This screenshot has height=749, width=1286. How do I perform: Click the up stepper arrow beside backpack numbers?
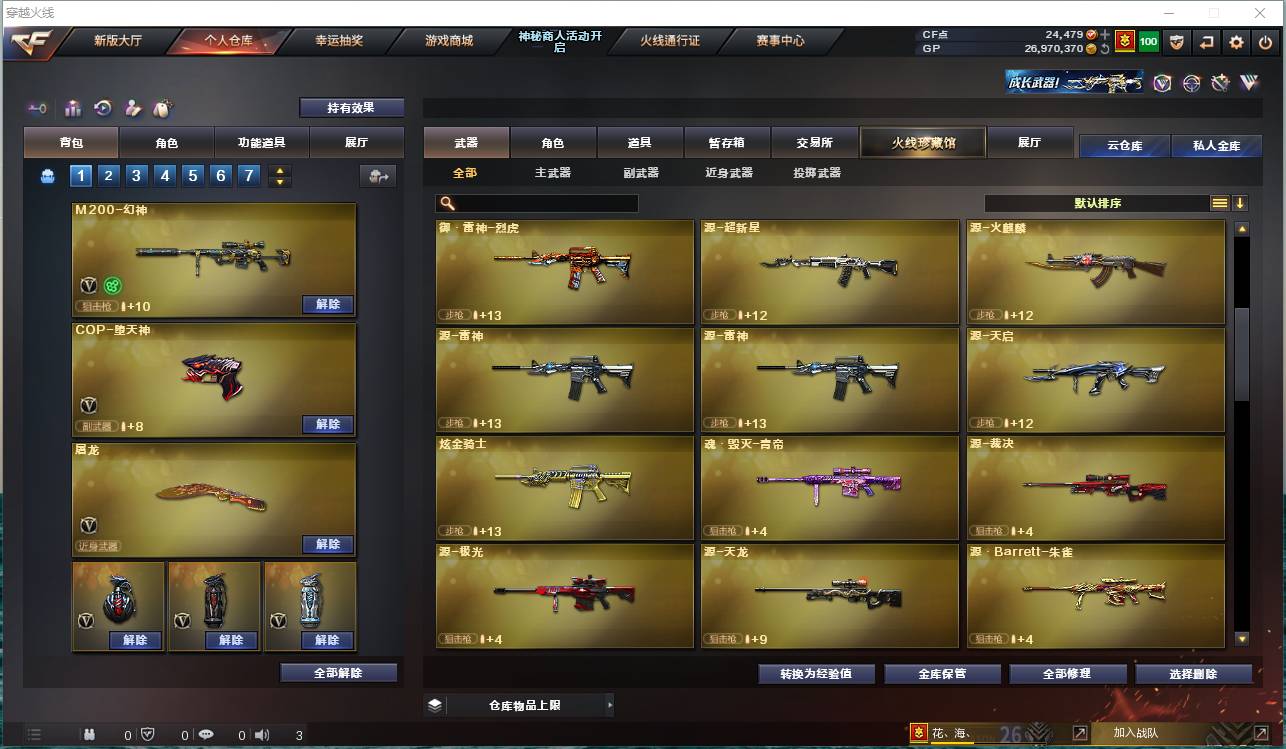280,170
